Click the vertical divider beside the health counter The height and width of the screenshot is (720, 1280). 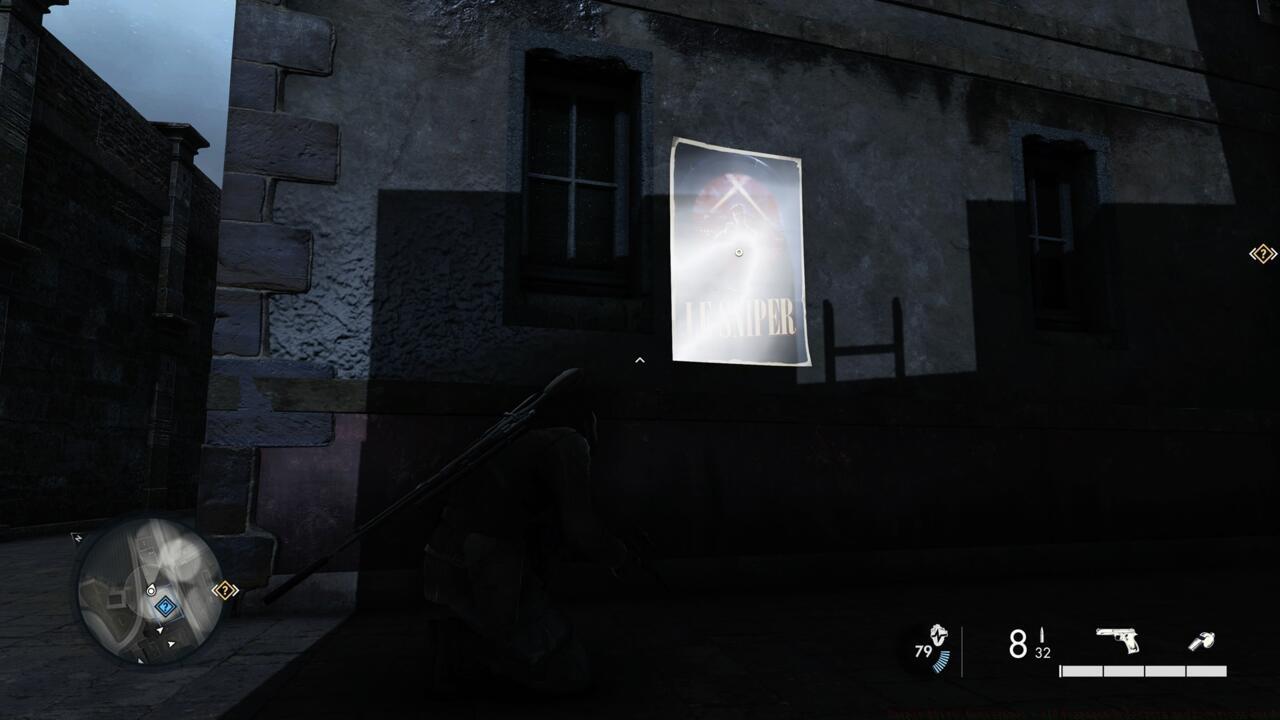click(x=962, y=645)
